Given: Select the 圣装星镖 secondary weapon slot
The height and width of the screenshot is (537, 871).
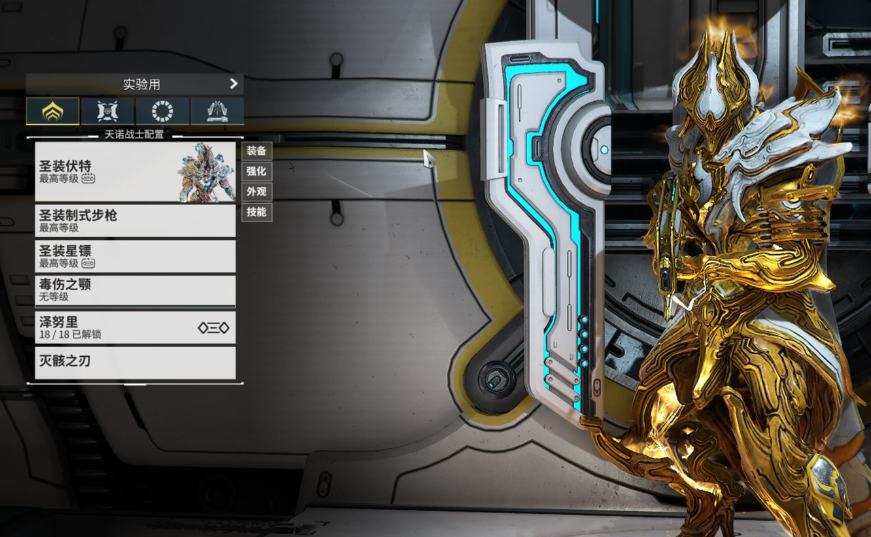Looking at the screenshot, I should (135, 256).
